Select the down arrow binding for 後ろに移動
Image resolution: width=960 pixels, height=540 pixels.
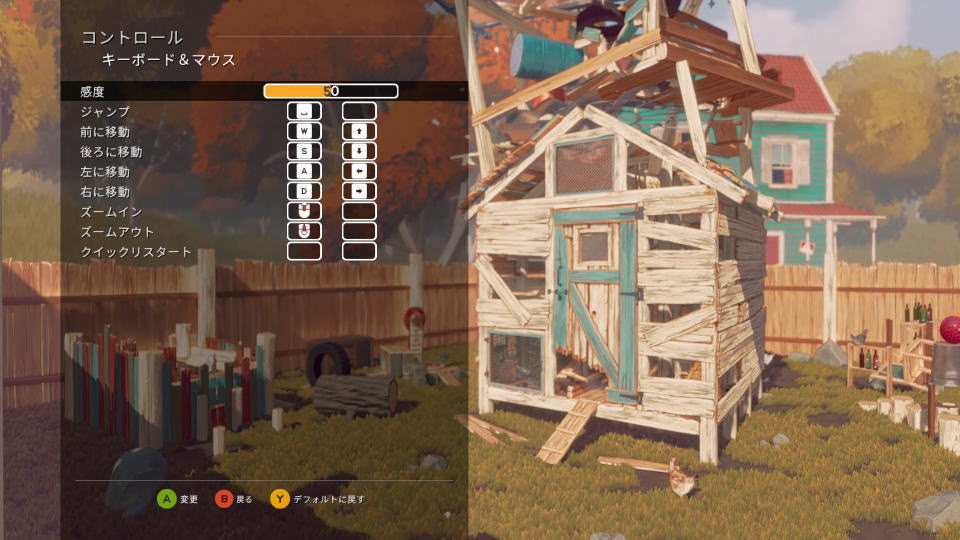359,151
